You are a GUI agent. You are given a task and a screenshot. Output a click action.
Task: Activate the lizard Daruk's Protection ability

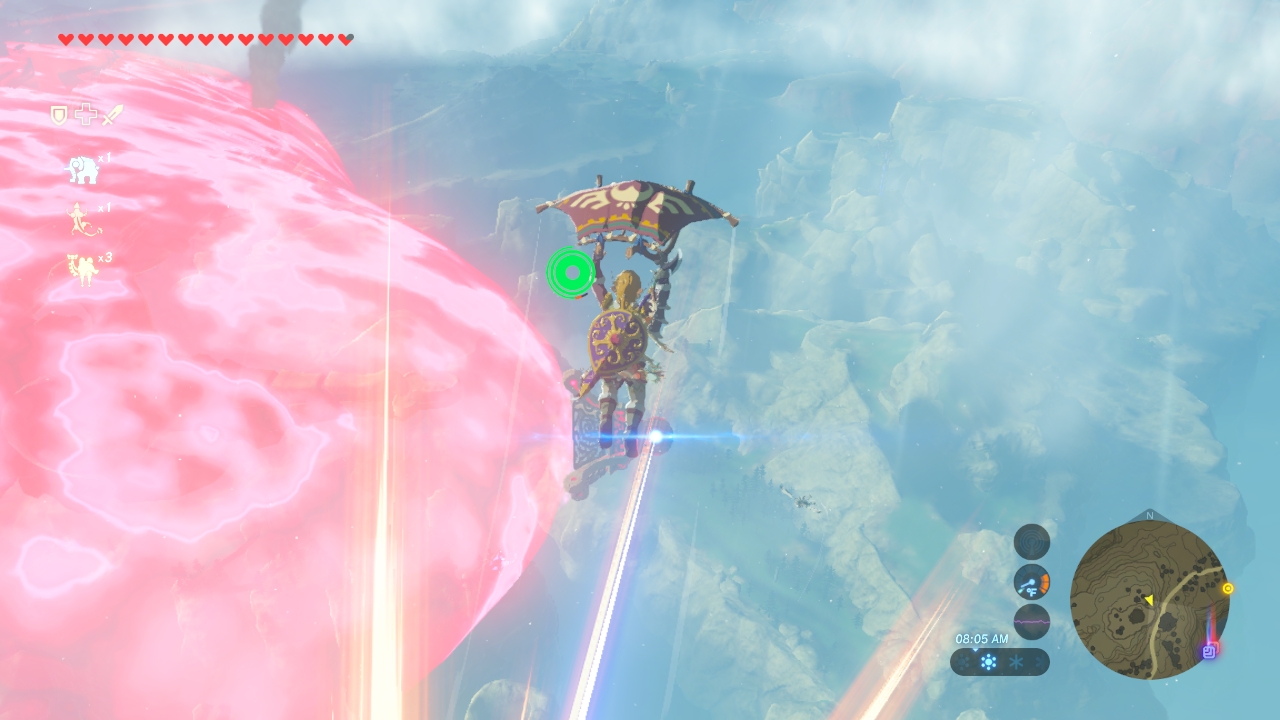83,220
